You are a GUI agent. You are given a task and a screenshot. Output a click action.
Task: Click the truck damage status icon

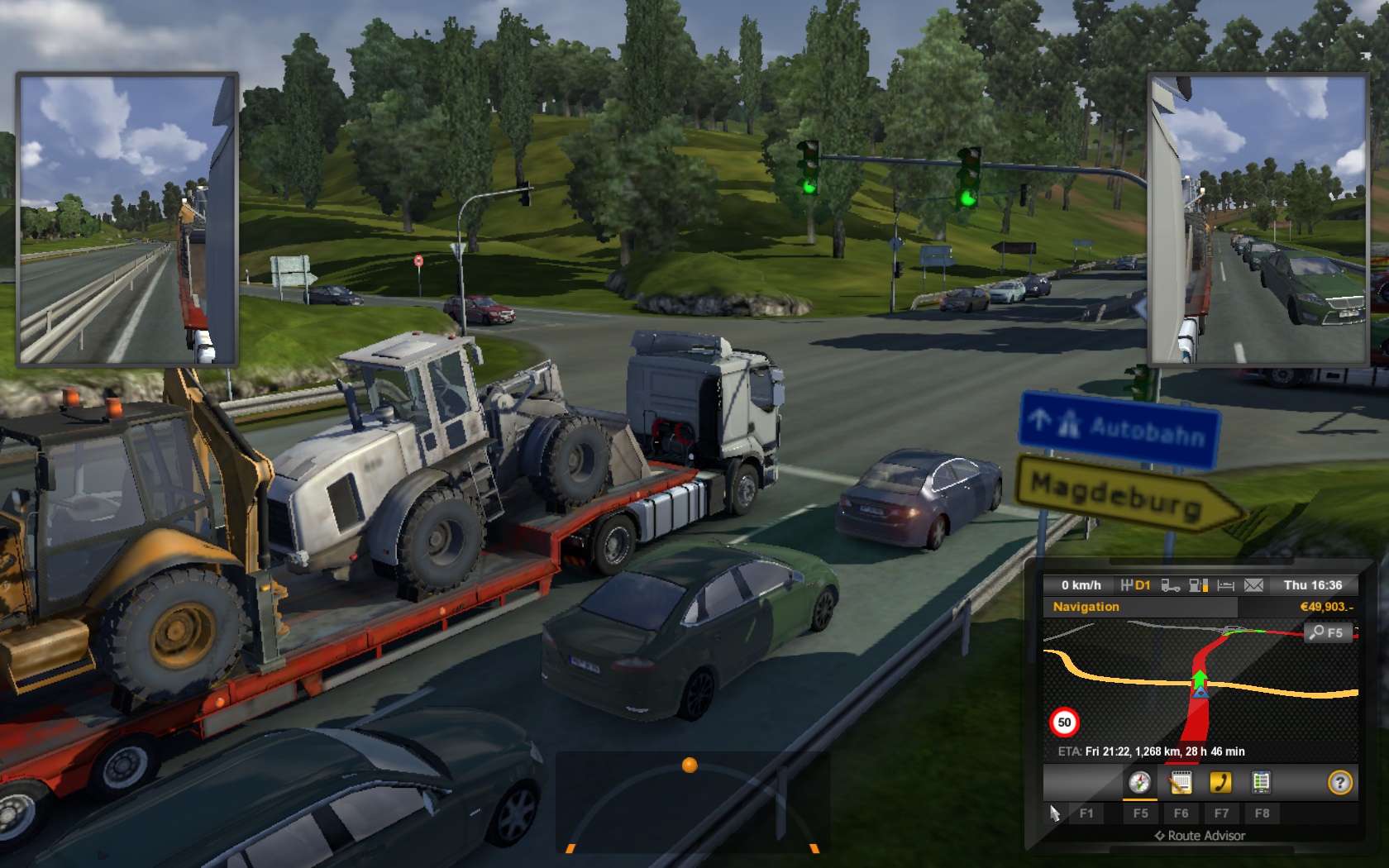coord(1170,585)
